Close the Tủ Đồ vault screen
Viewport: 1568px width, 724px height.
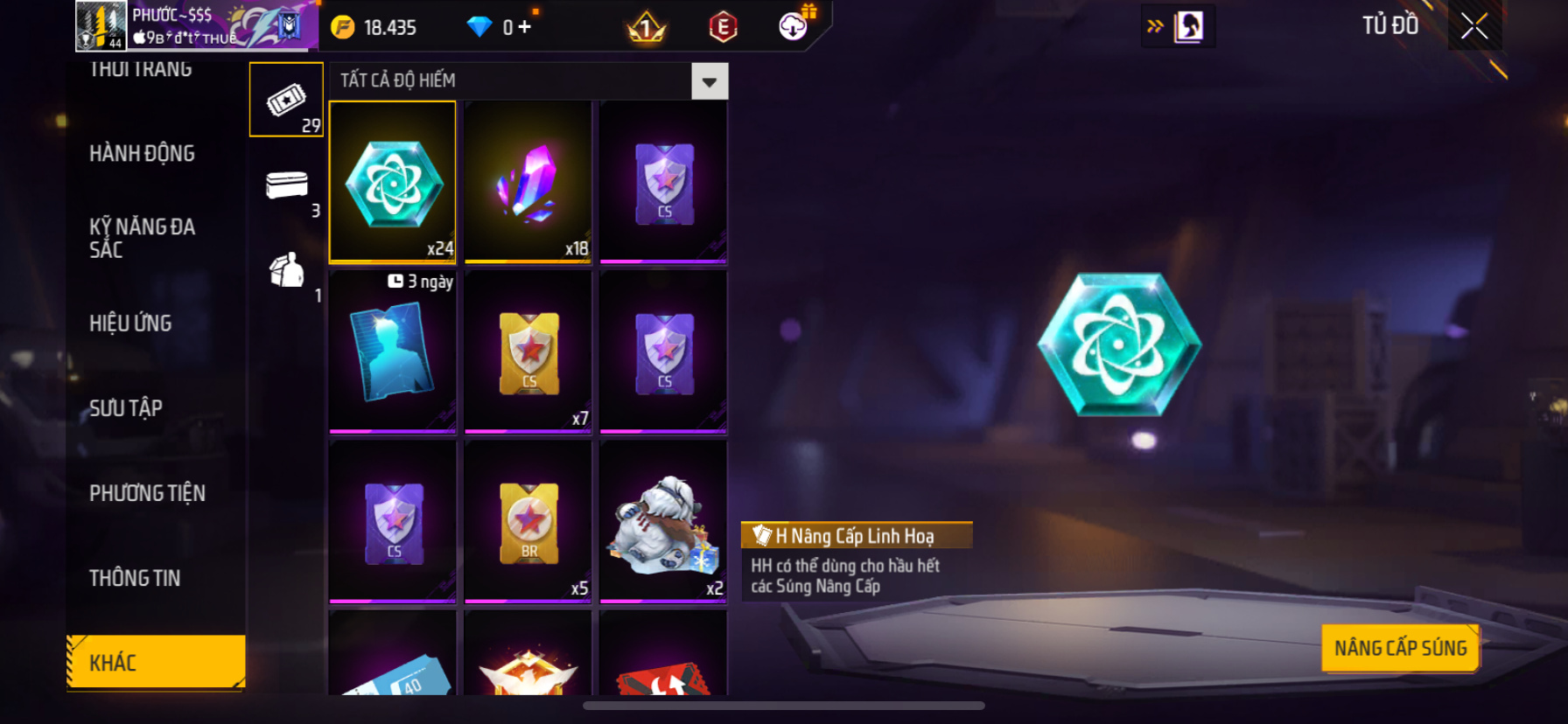click(1474, 26)
